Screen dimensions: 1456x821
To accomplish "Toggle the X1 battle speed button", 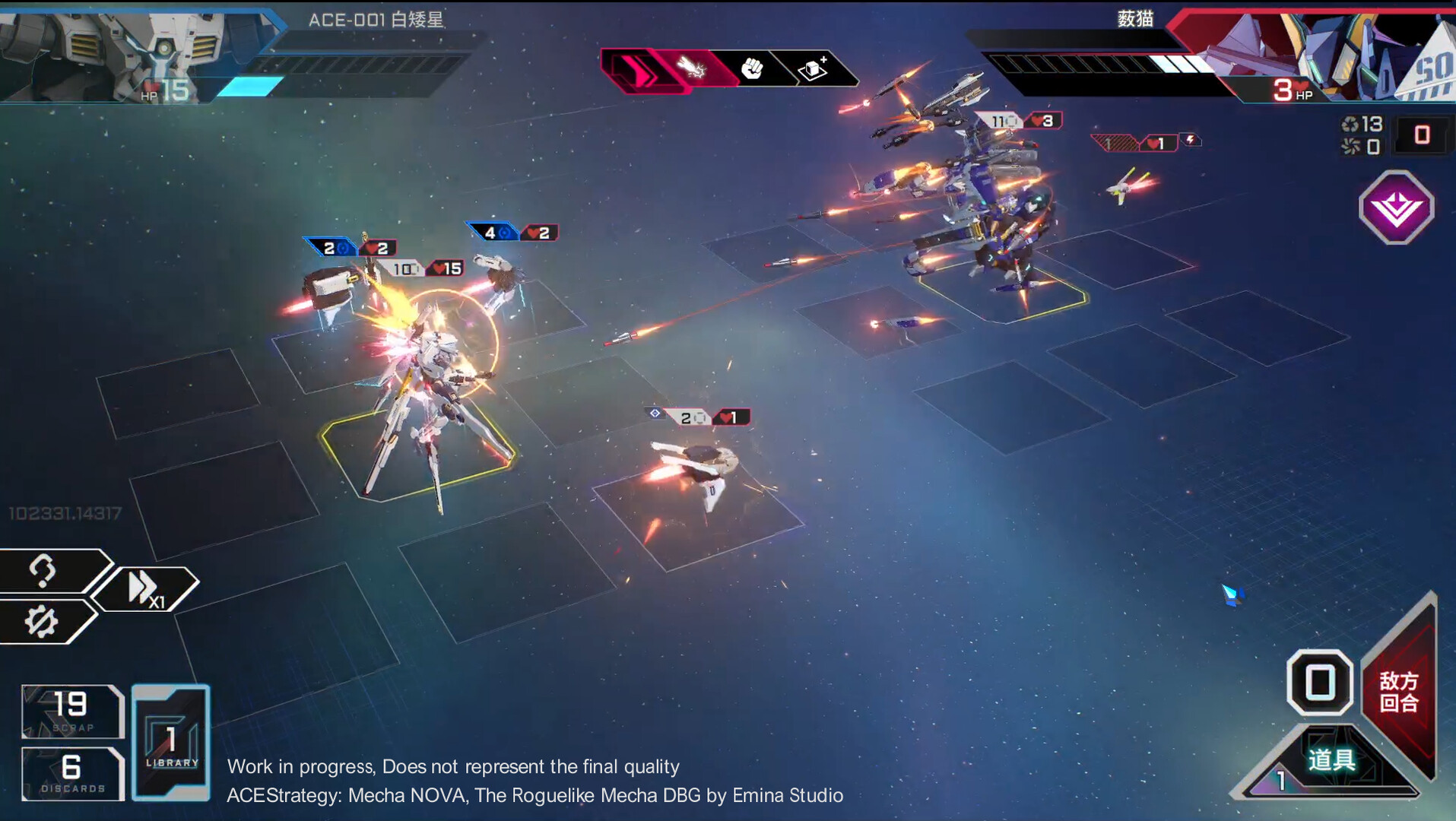I will click(x=144, y=588).
